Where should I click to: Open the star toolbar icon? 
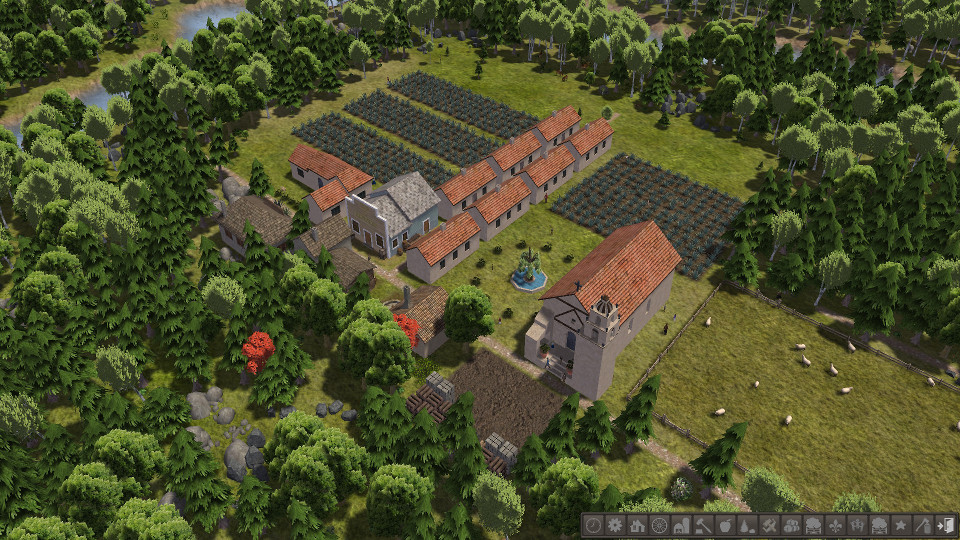point(901,525)
